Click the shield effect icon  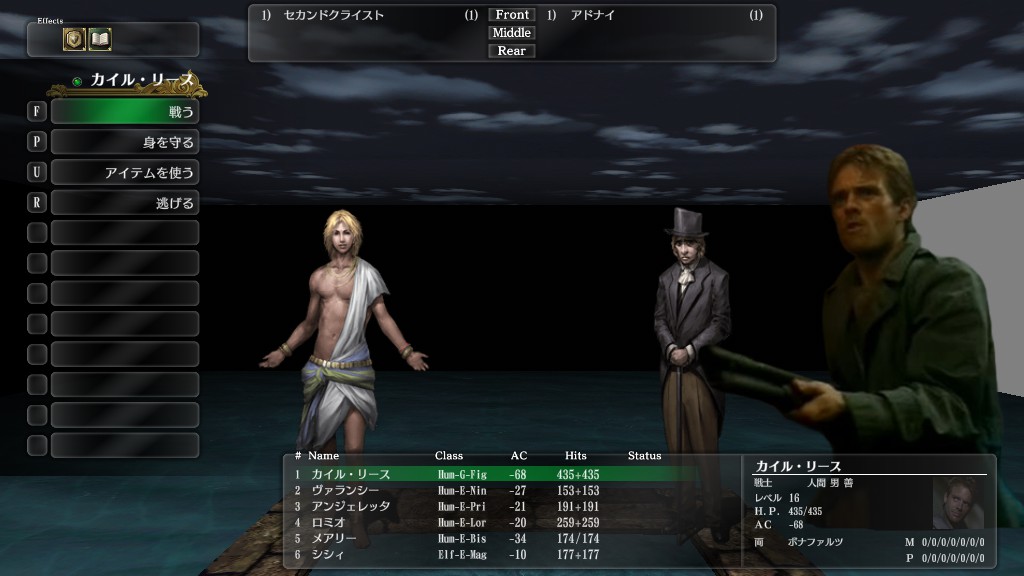pyautogui.click(x=75, y=39)
